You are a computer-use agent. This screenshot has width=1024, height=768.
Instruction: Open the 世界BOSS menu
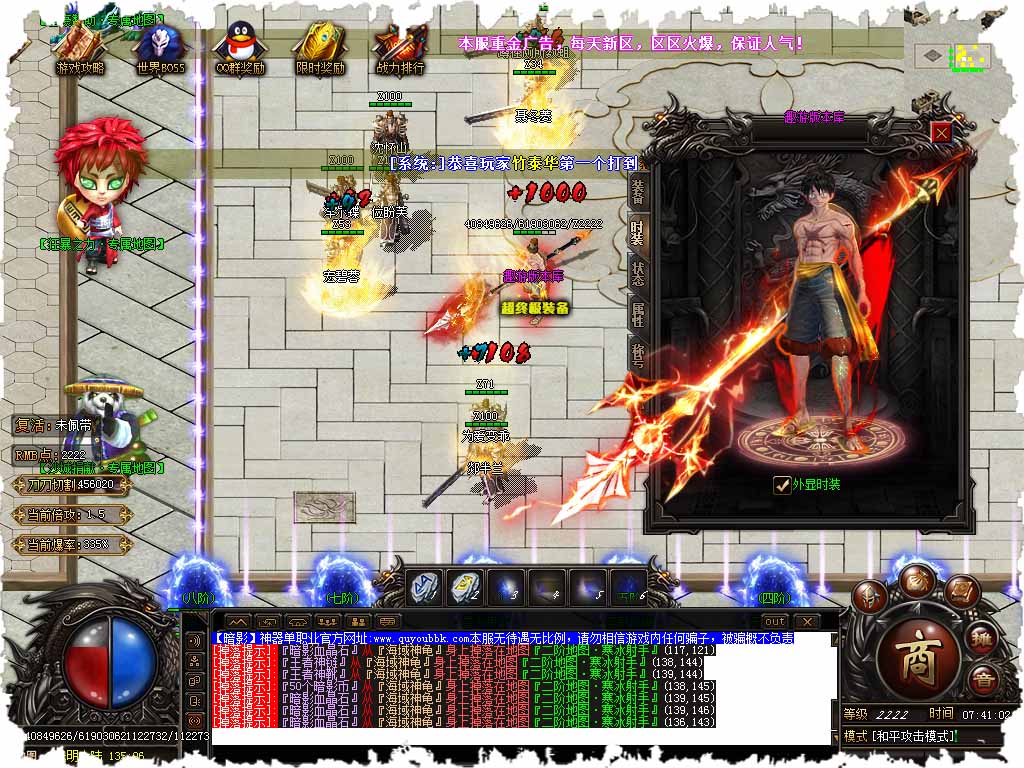click(x=160, y=48)
